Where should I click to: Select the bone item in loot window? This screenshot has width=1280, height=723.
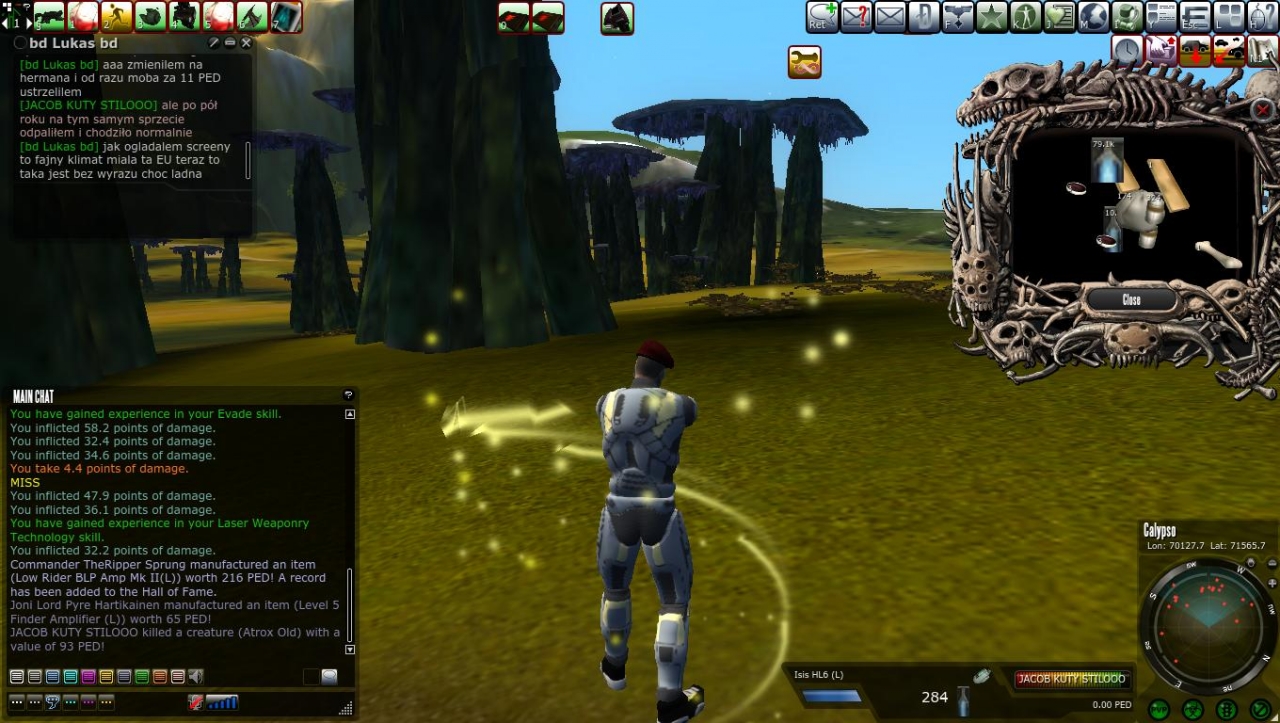click(x=1217, y=254)
